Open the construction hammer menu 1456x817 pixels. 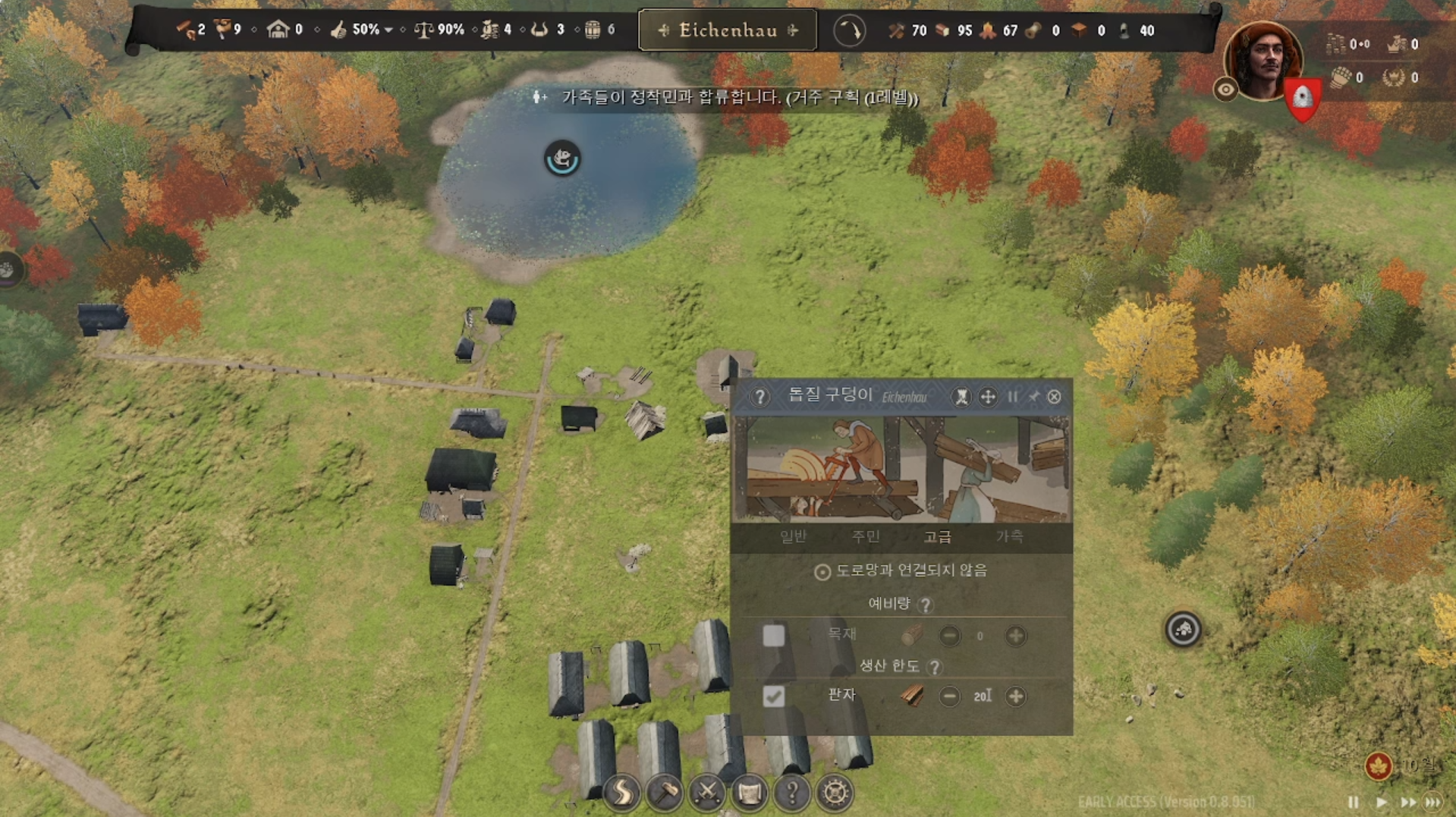coord(665,793)
